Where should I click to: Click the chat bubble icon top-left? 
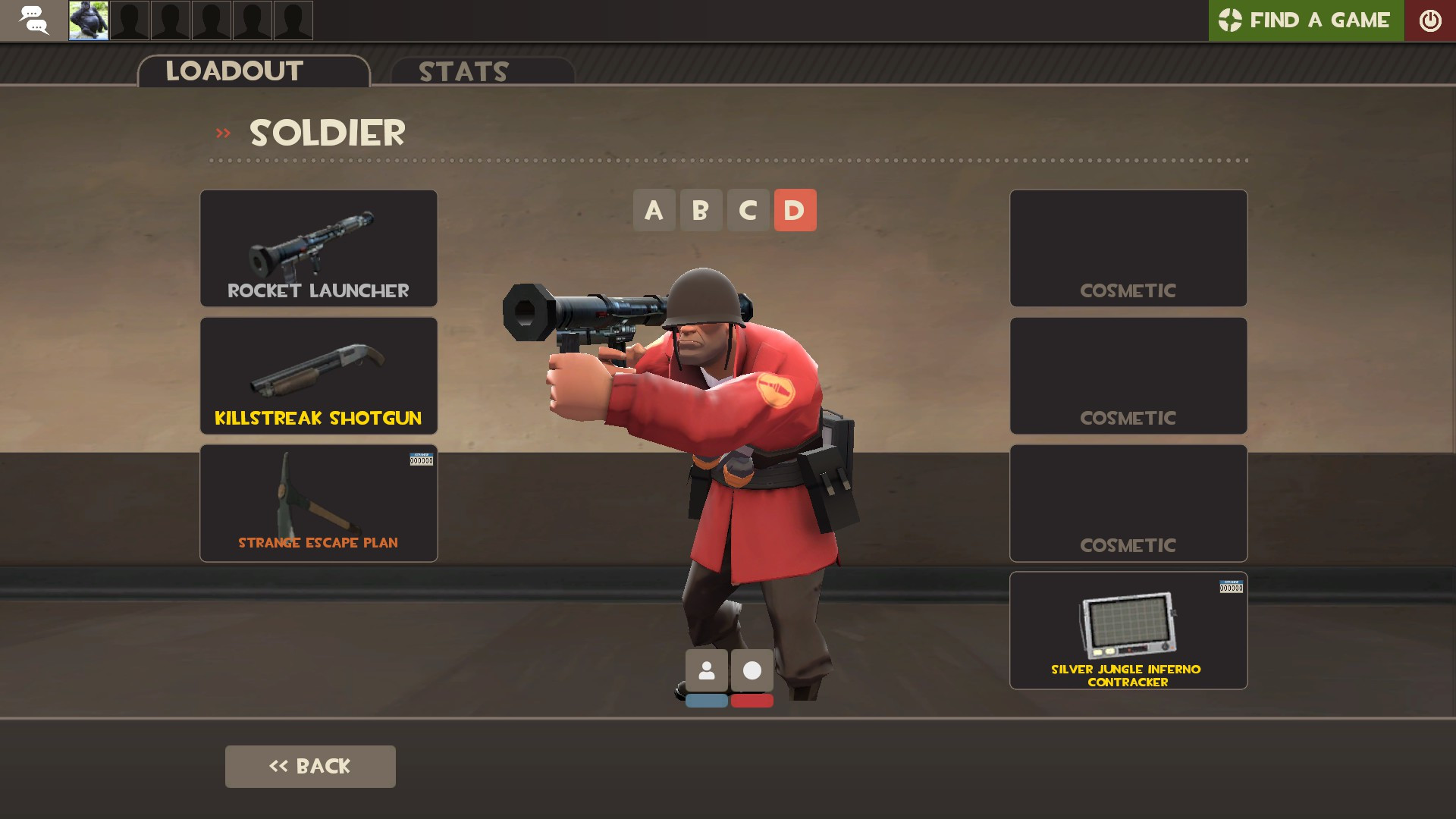click(x=33, y=20)
